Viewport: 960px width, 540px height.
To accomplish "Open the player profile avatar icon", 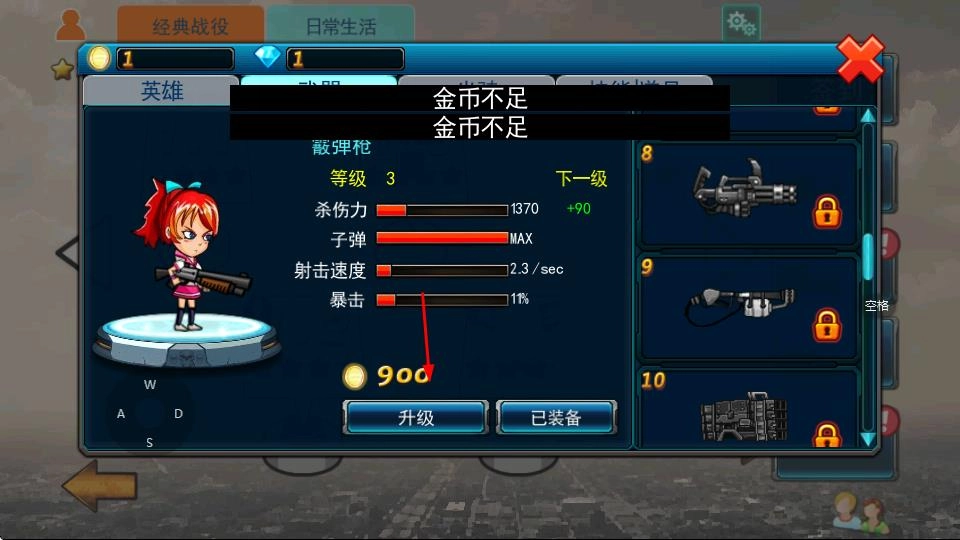I will pyautogui.click(x=70, y=23).
